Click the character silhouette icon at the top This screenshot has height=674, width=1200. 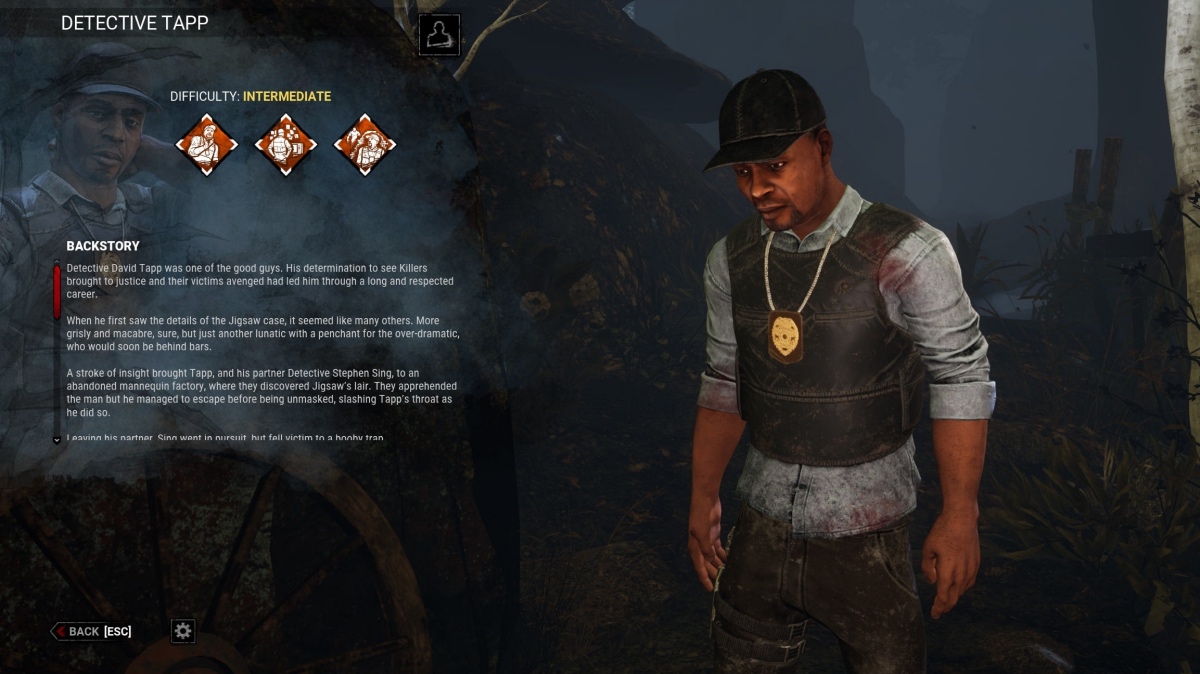pyautogui.click(x=439, y=34)
